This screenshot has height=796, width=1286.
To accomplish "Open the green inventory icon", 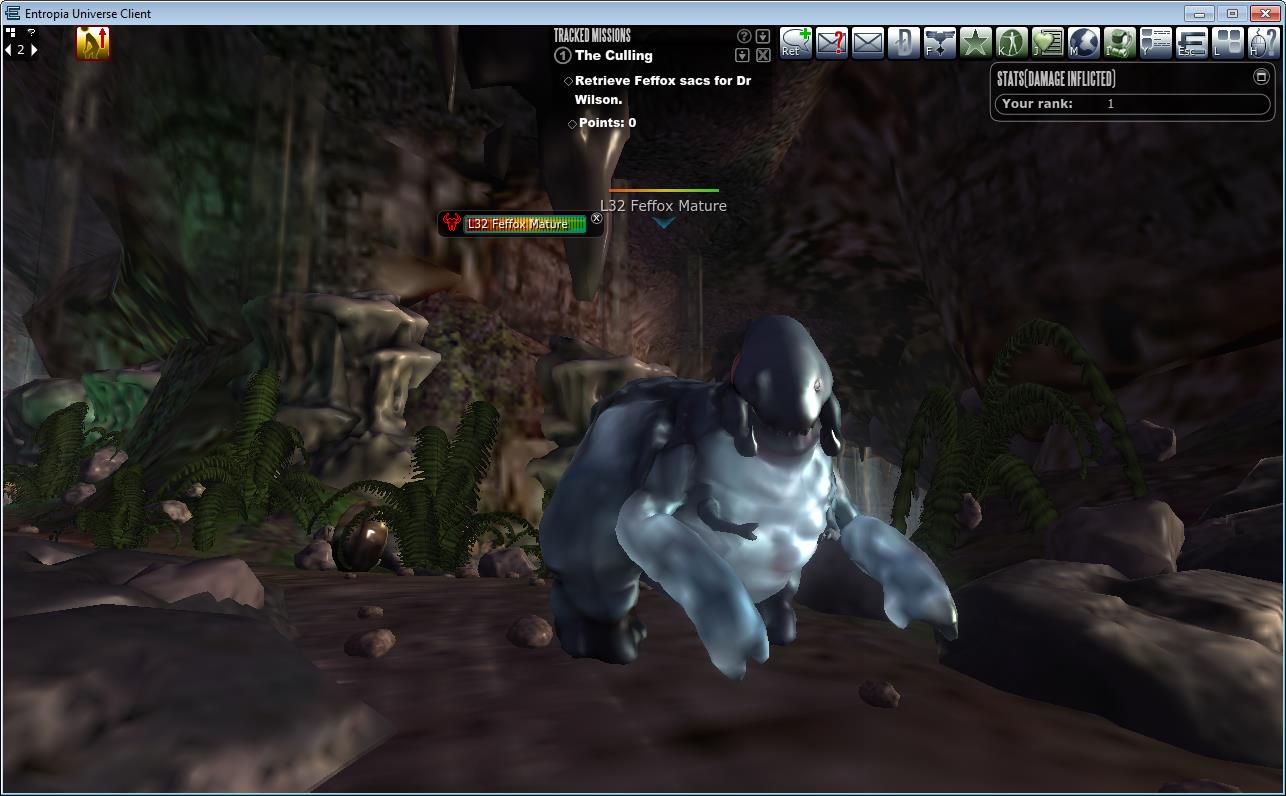I will (x=1119, y=43).
